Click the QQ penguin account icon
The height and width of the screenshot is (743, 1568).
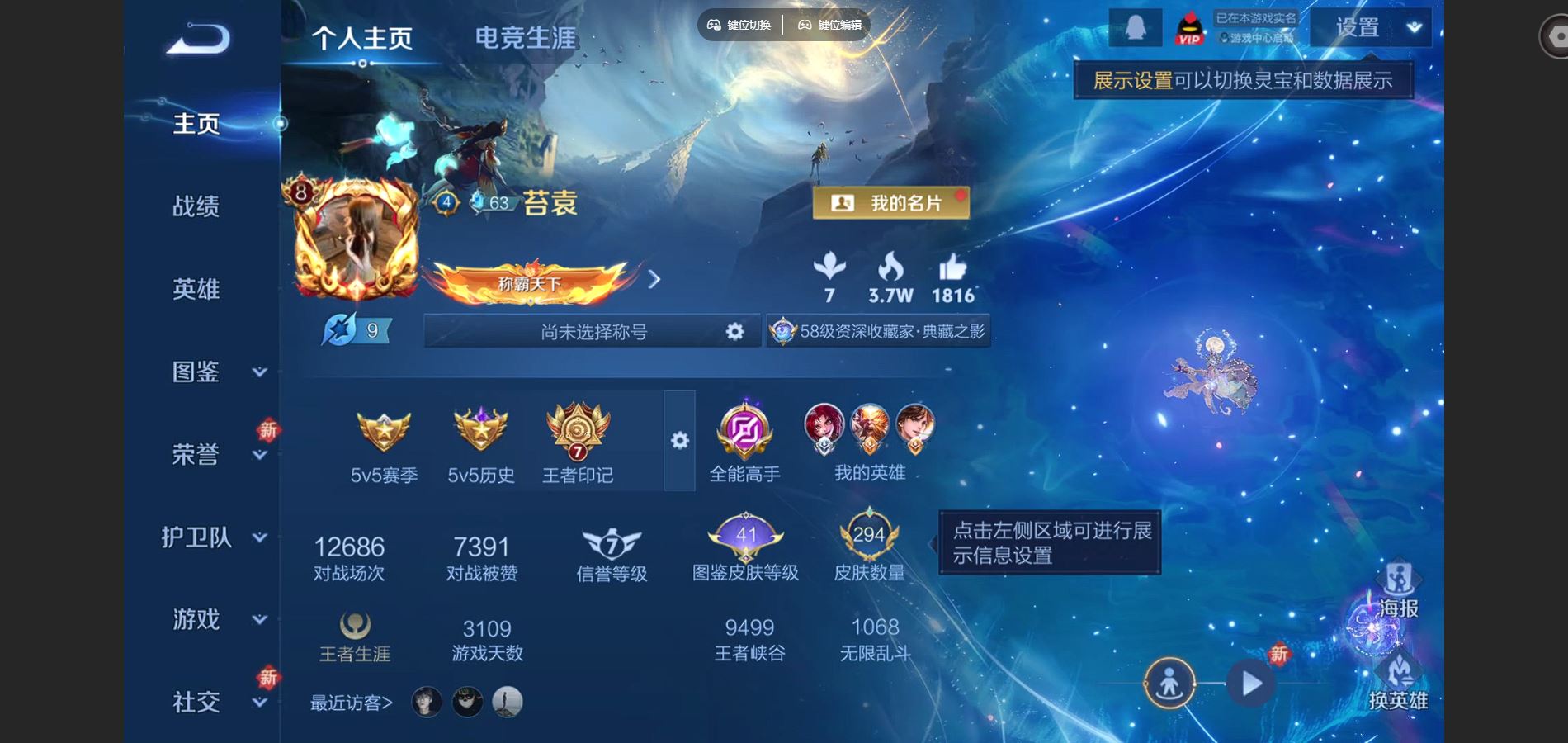pyautogui.click(x=1134, y=26)
